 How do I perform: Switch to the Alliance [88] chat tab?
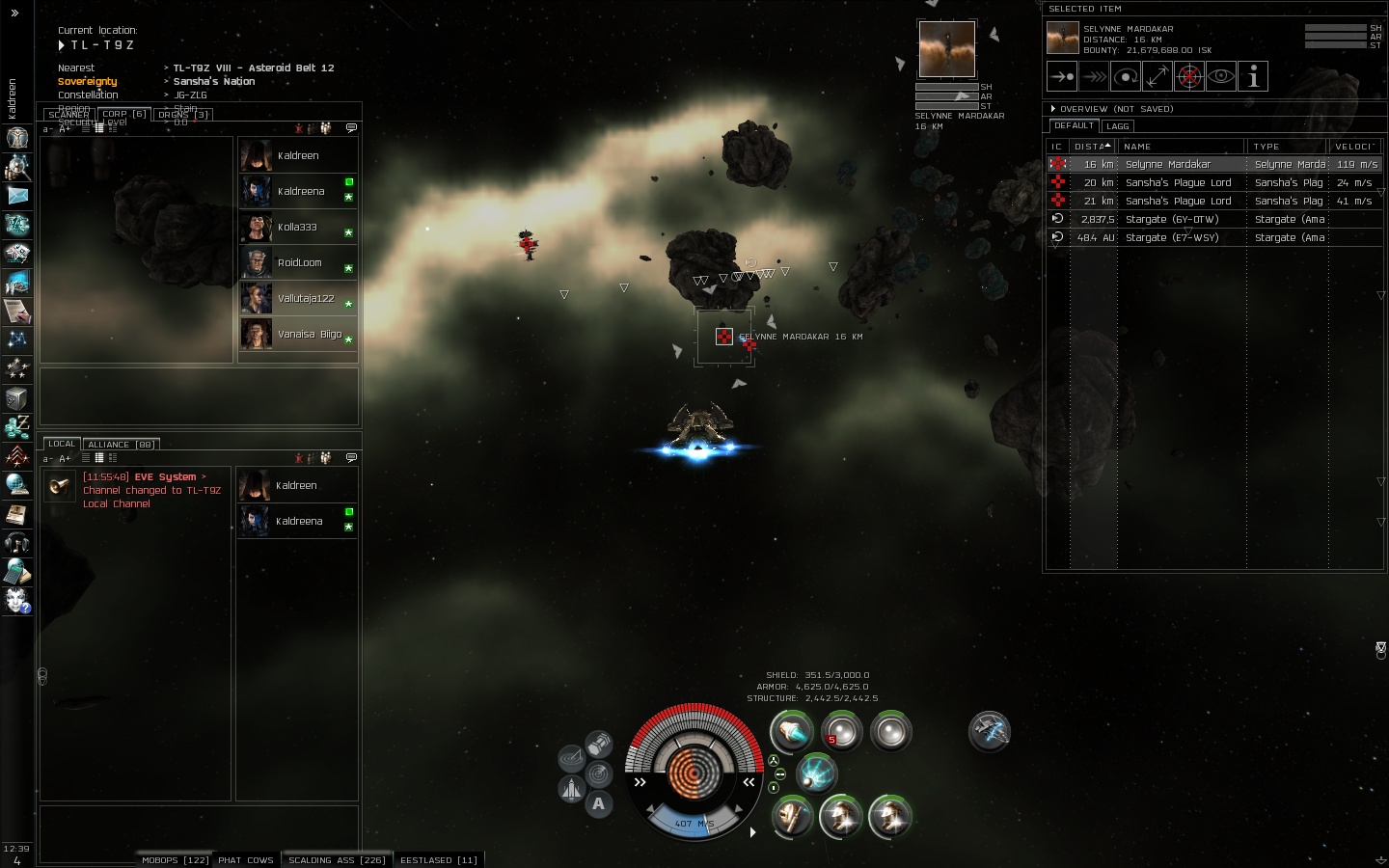tap(121, 445)
